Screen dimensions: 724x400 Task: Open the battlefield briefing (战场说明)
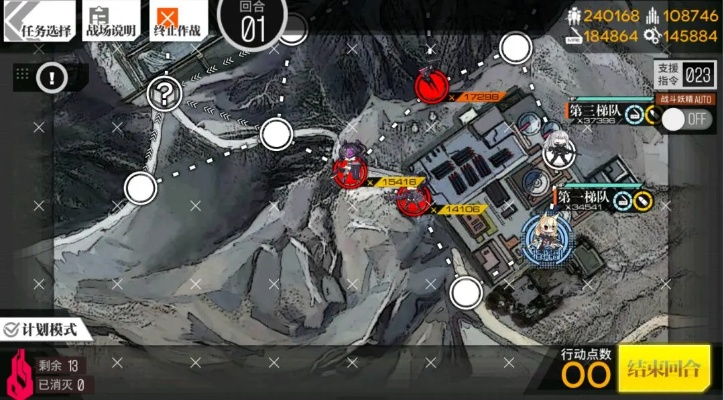click(111, 22)
